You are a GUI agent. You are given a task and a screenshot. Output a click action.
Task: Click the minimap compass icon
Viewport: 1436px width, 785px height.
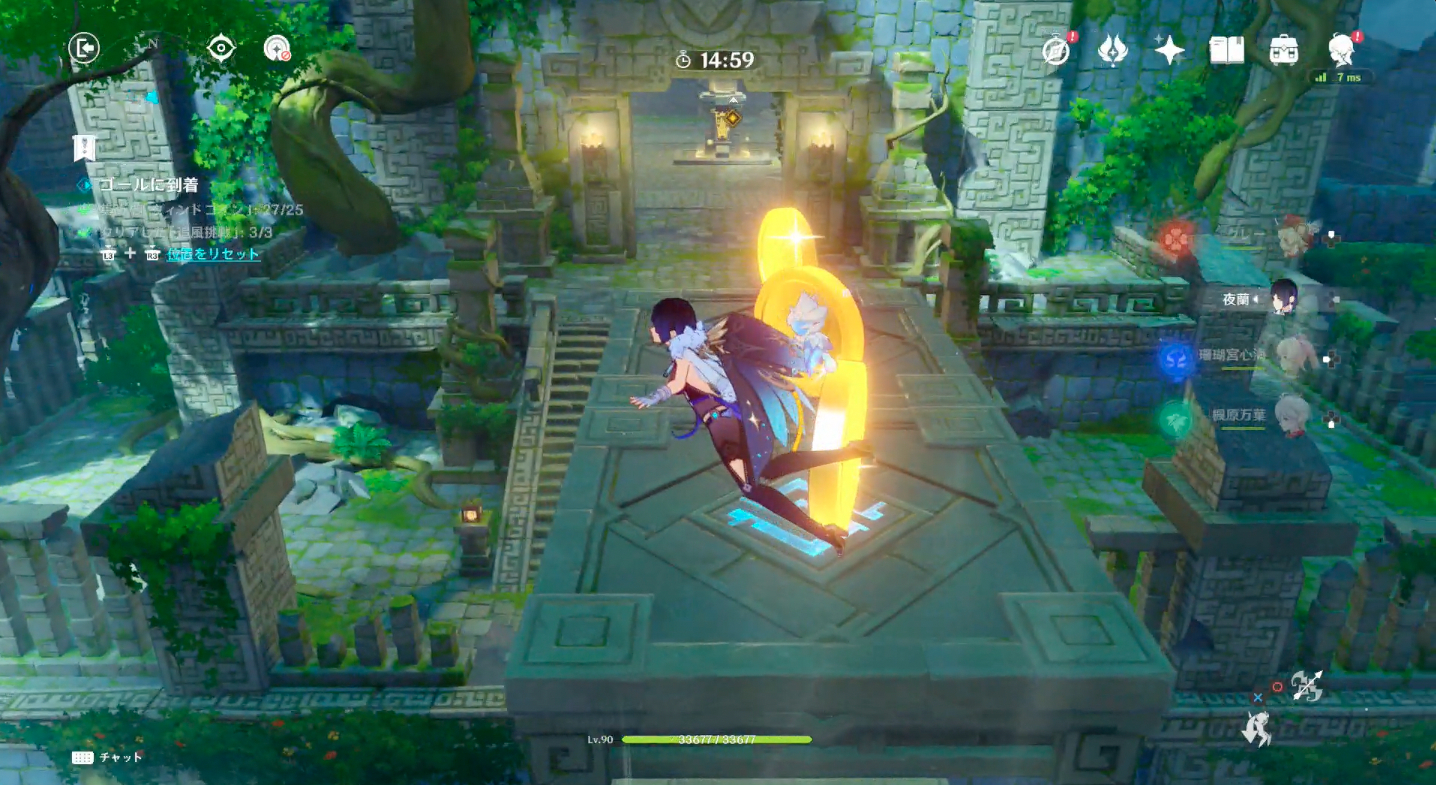(x=222, y=47)
